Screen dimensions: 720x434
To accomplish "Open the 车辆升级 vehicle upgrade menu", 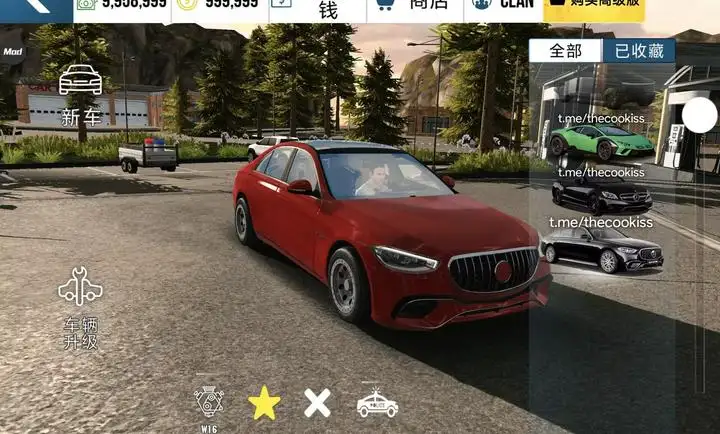I will 81,305.
